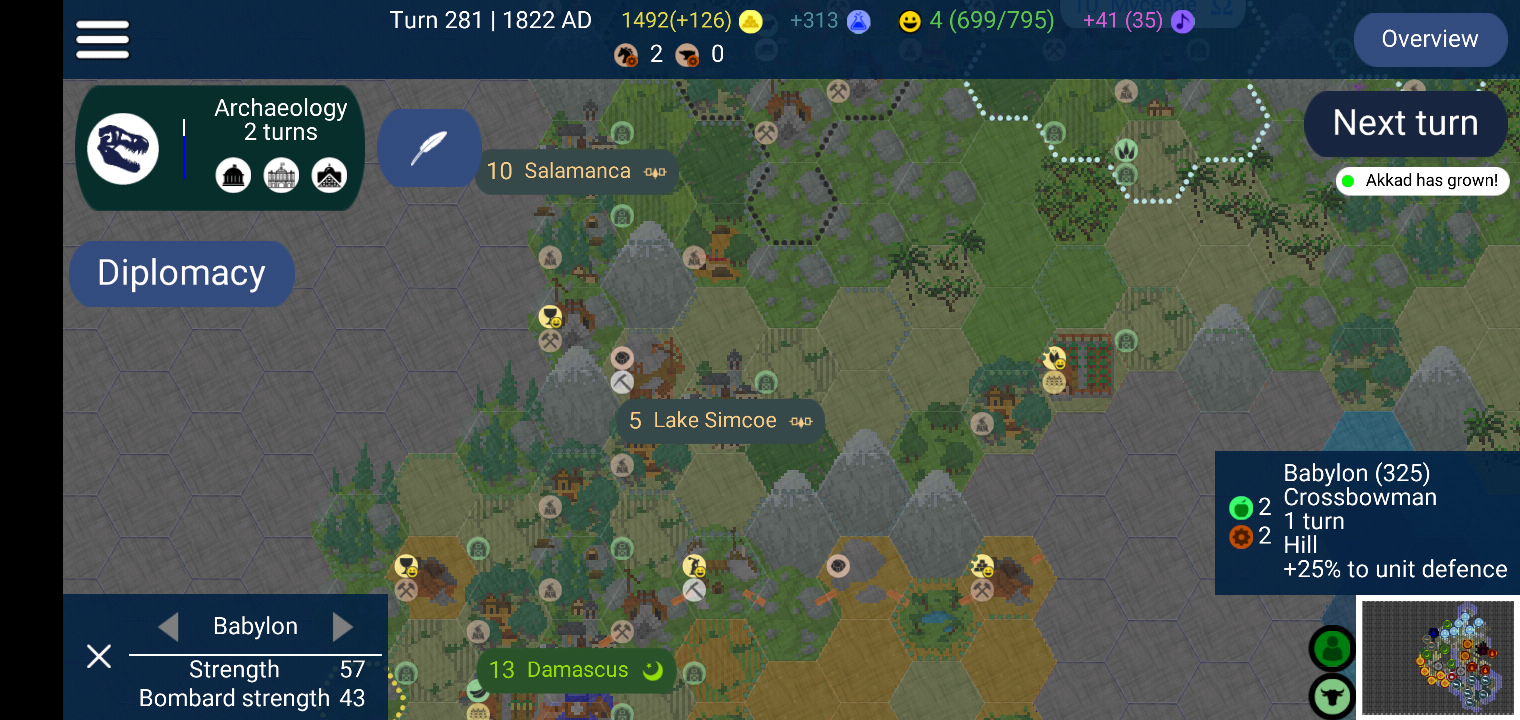
Task: Open the Diplomacy screen
Action: click(181, 273)
